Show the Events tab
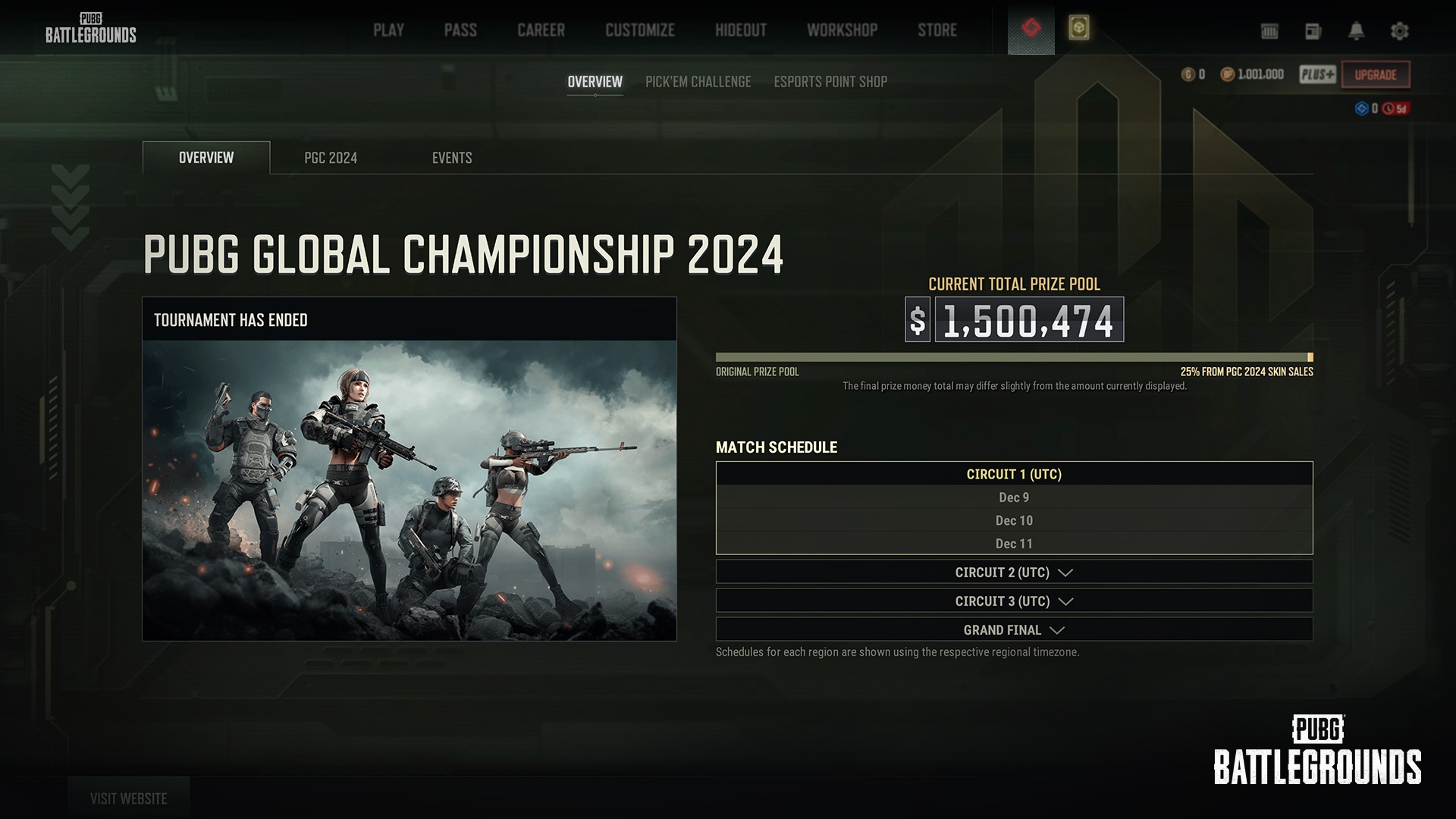Viewport: 1456px width, 819px height. [452, 158]
